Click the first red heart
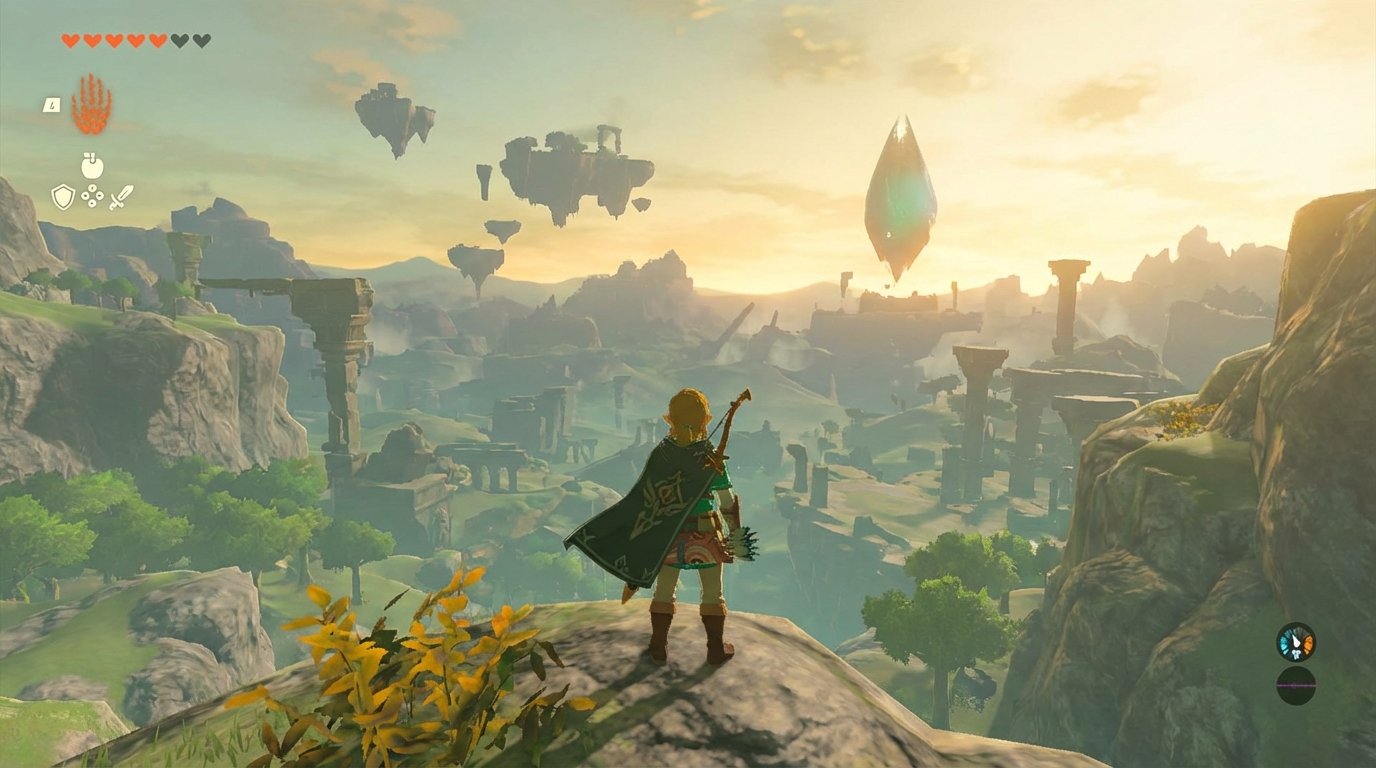Image resolution: width=1376 pixels, height=768 pixels. (x=70, y=40)
